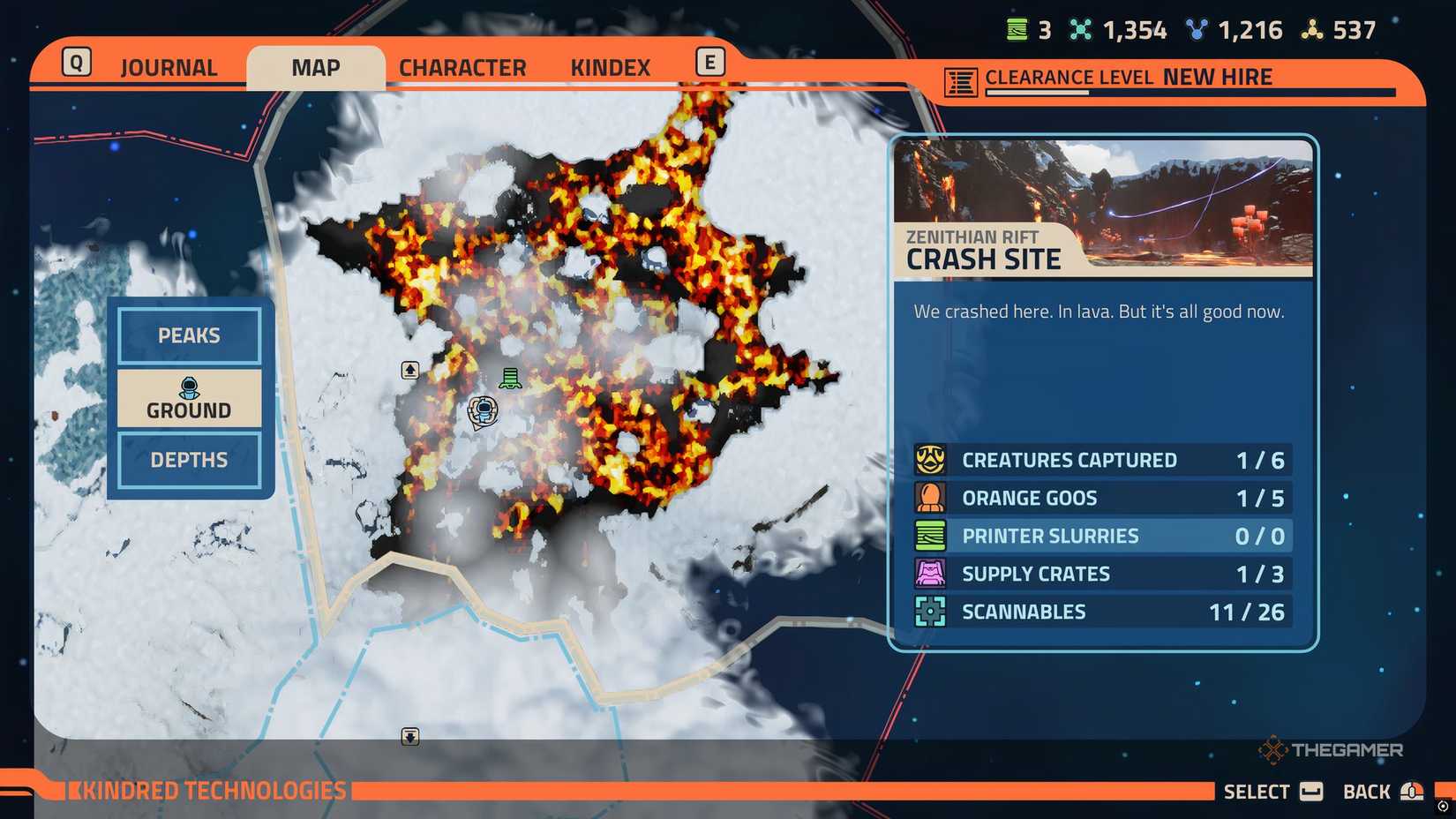Click the green slurry currency icon
Screen dimensions: 1456x819
coord(1017,29)
